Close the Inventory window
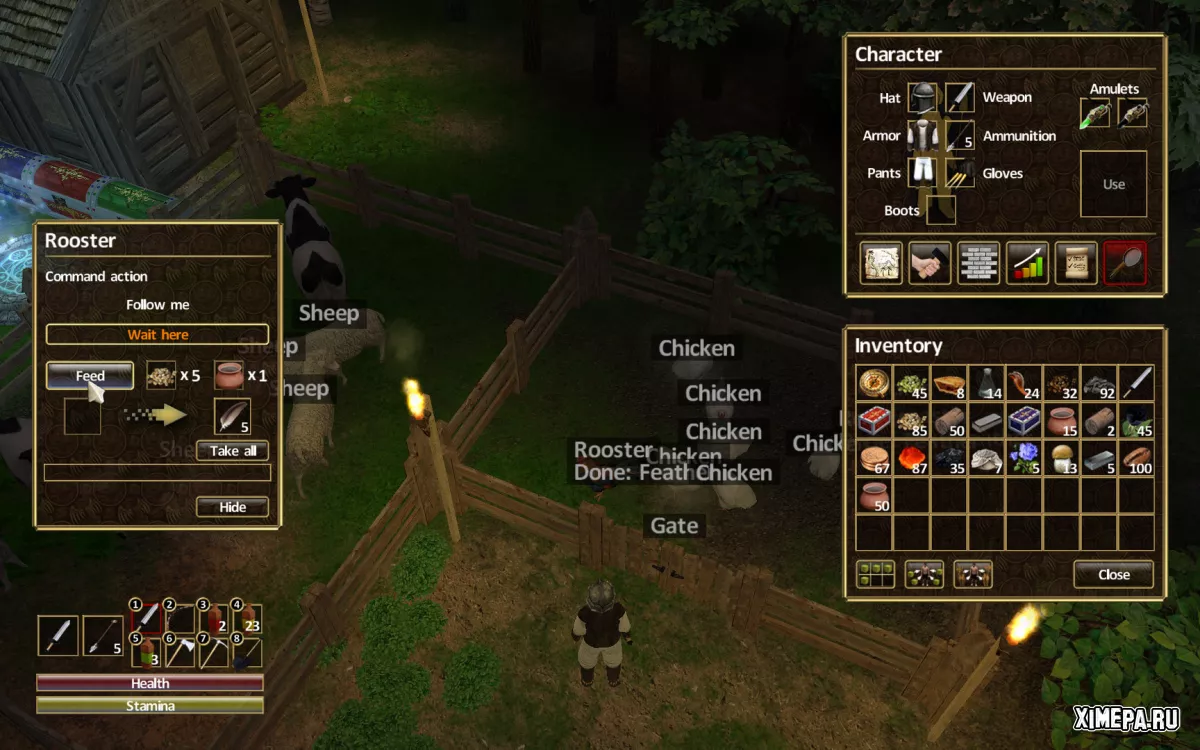 click(1113, 575)
